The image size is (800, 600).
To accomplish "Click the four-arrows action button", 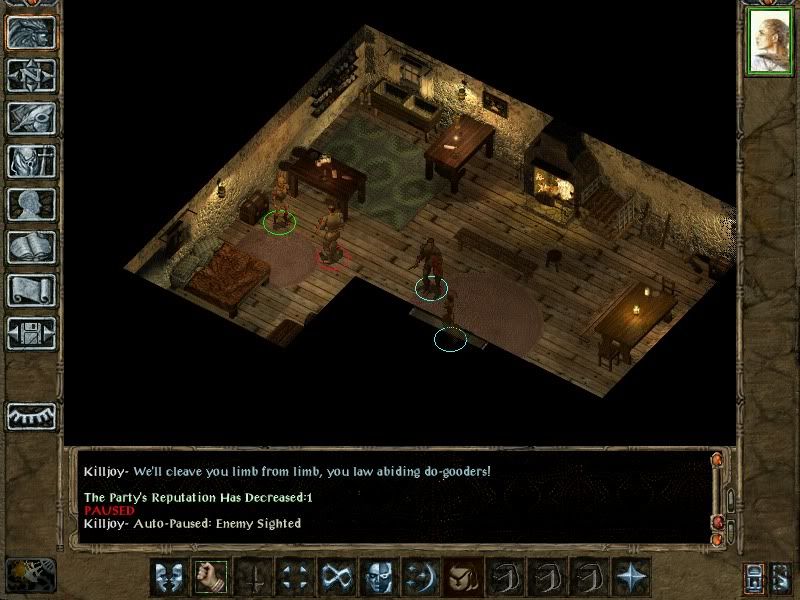I will [x=294, y=577].
